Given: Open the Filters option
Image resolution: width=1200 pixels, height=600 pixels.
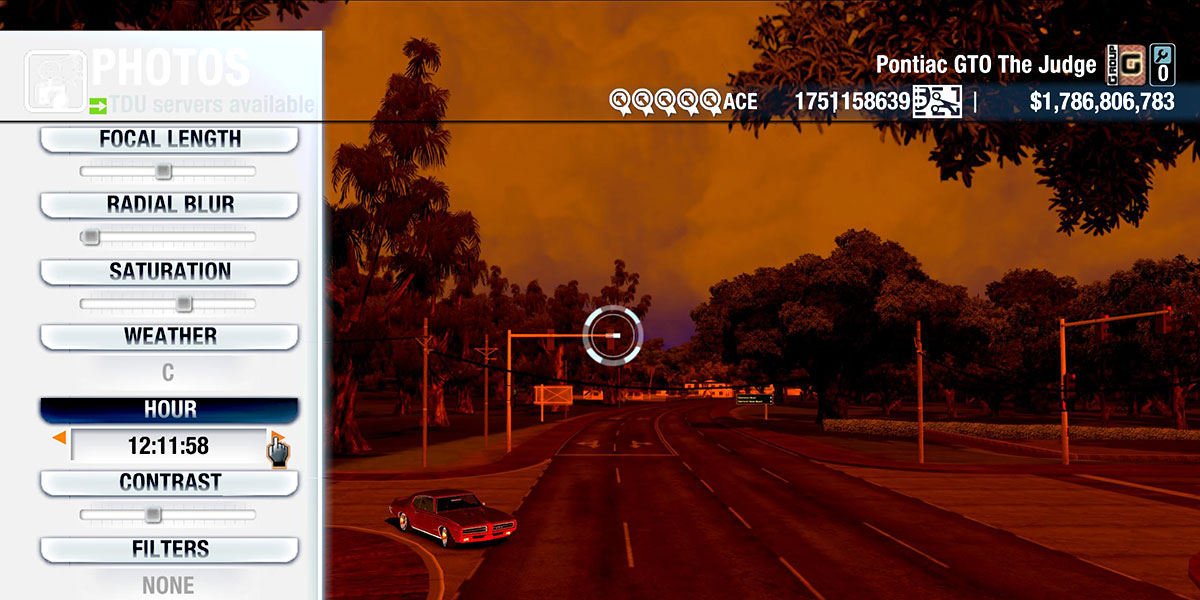Looking at the screenshot, I should coord(169,550).
